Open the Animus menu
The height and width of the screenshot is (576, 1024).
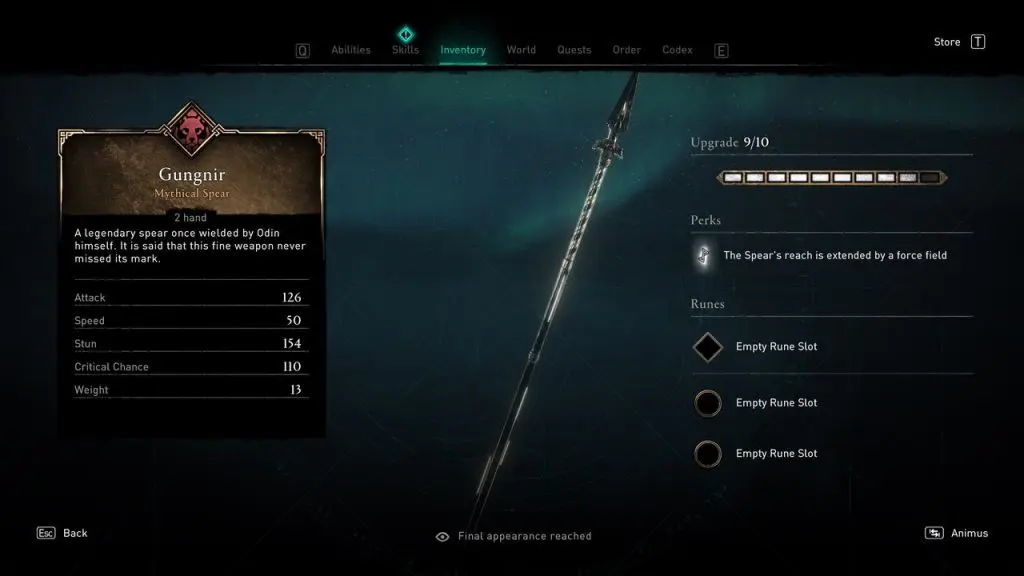pos(957,533)
